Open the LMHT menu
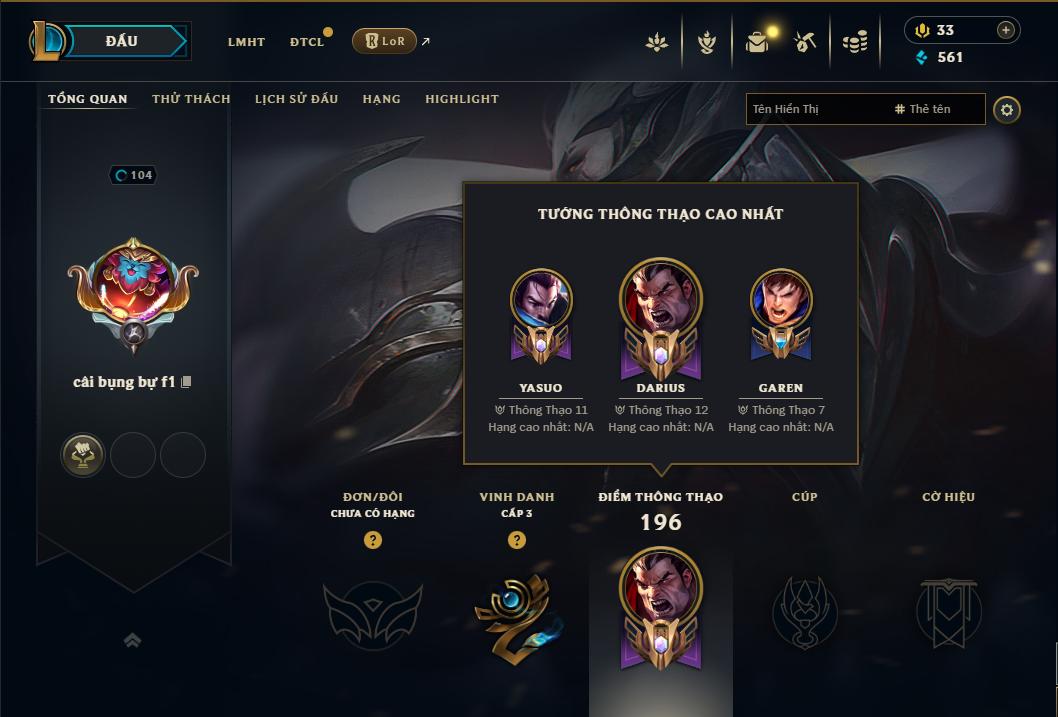 click(246, 42)
